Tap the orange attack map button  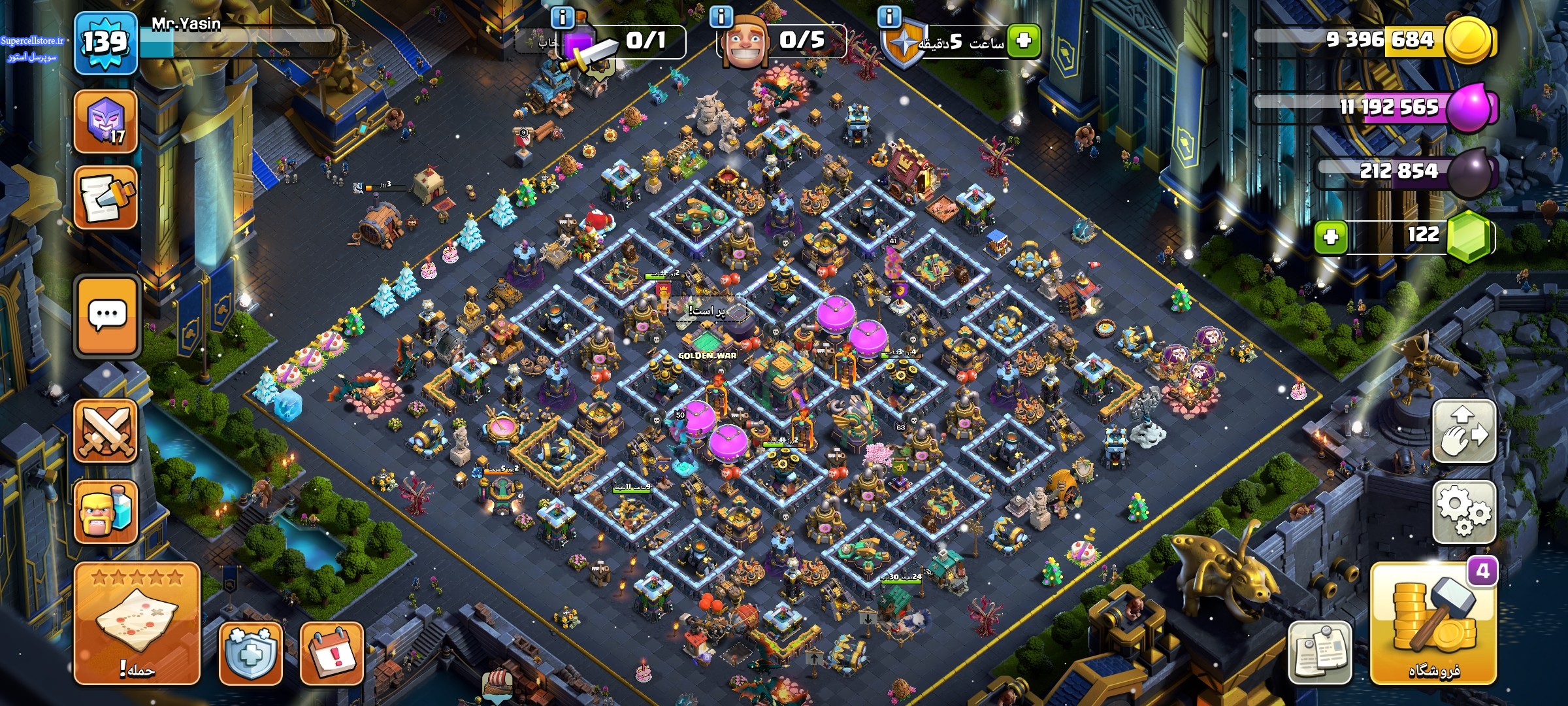coord(137,623)
